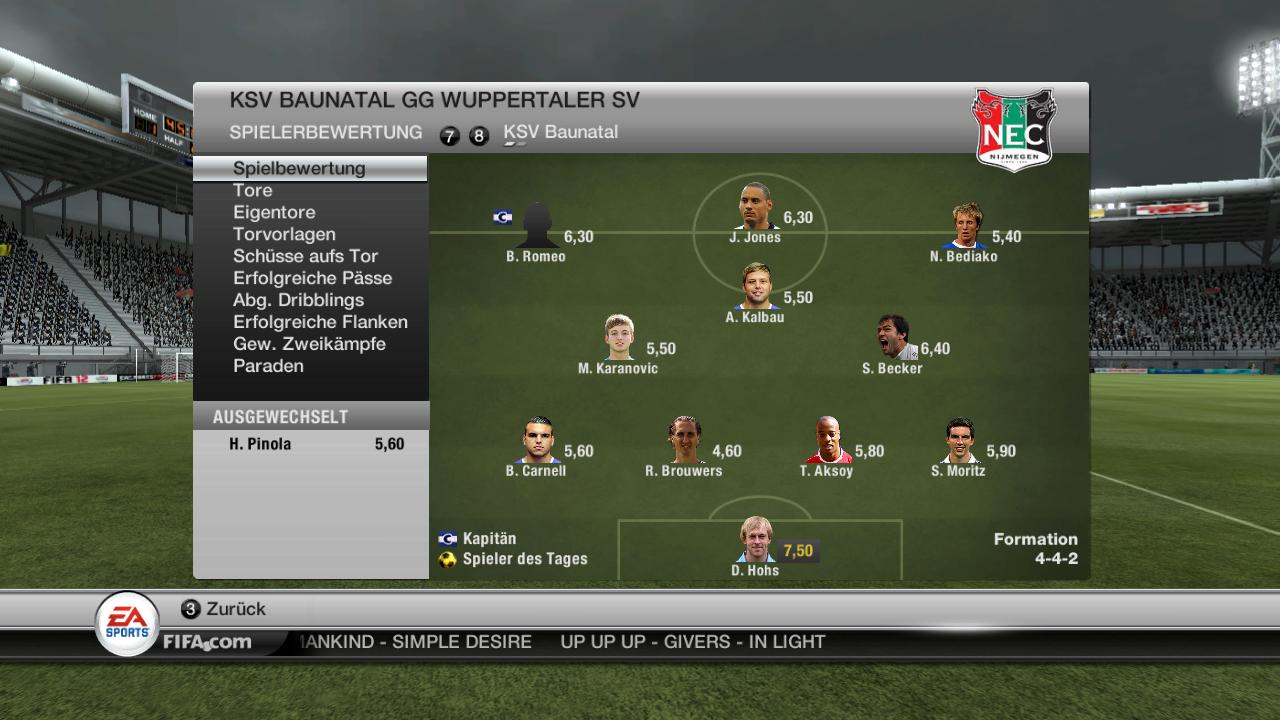1280x720 pixels.
Task: Show the Paraden statistics
Action: (268, 366)
